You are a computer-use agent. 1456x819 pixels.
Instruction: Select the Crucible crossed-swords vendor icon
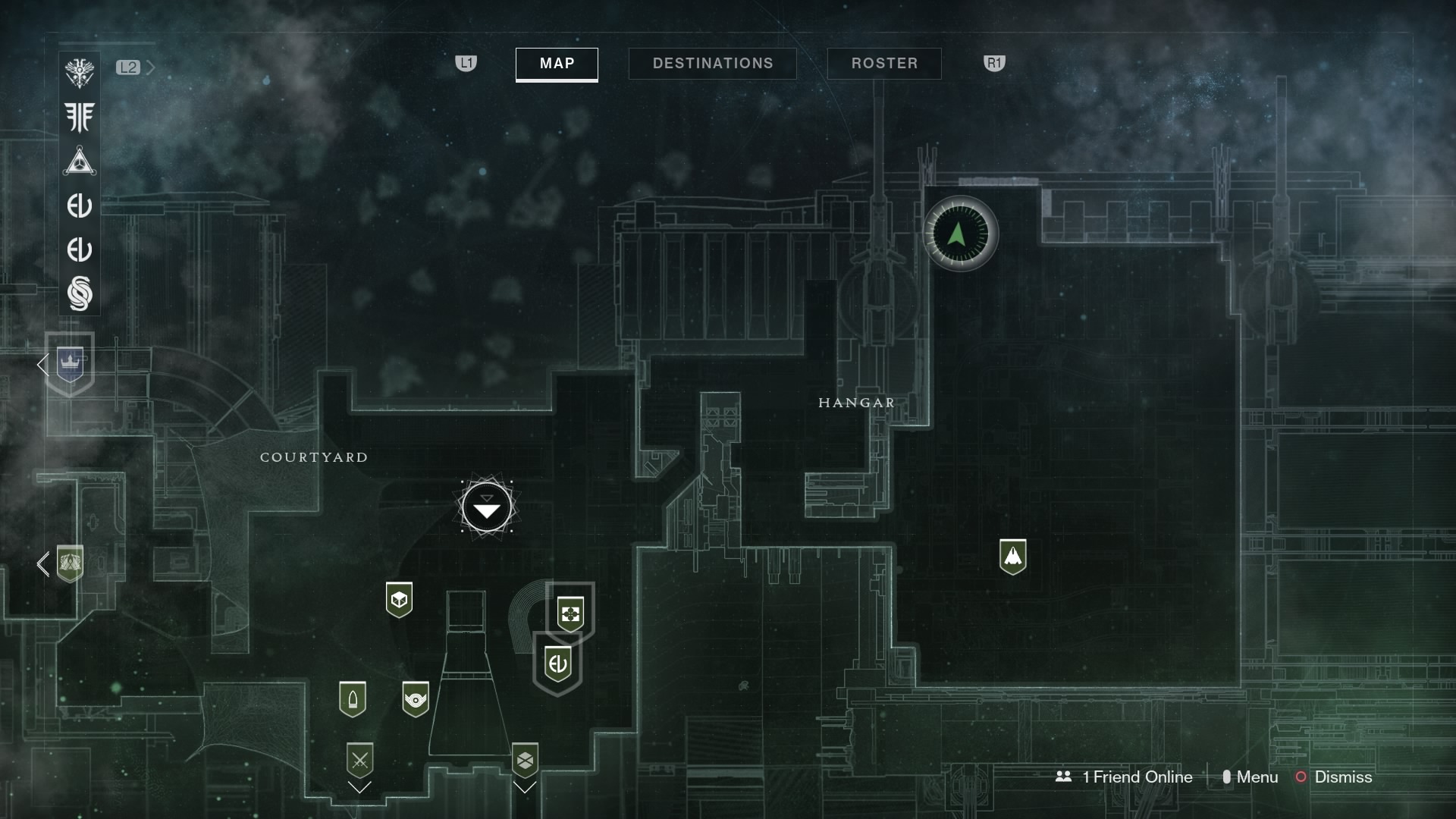pyautogui.click(x=360, y=760)
